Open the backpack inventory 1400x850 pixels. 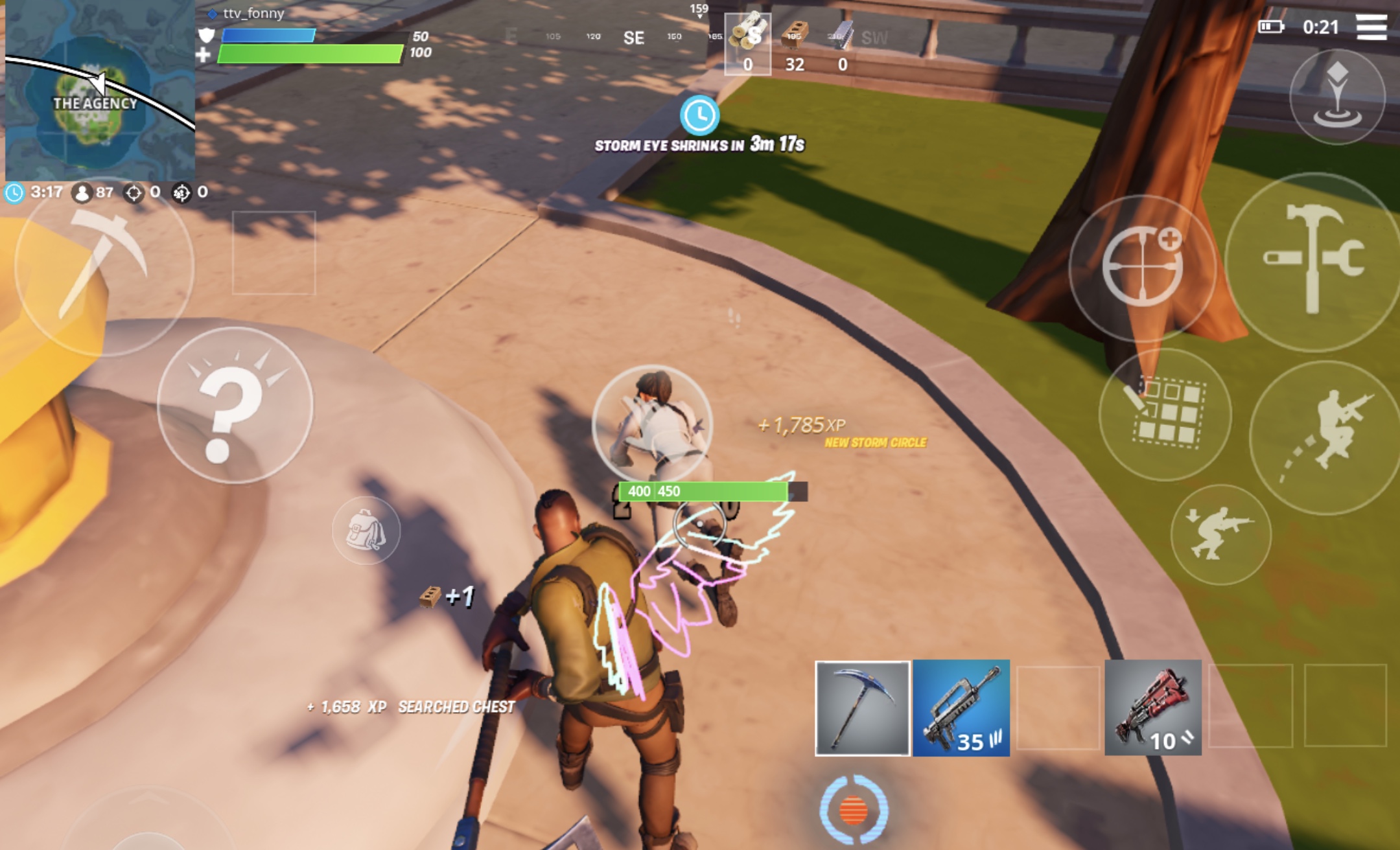[366, 531]
